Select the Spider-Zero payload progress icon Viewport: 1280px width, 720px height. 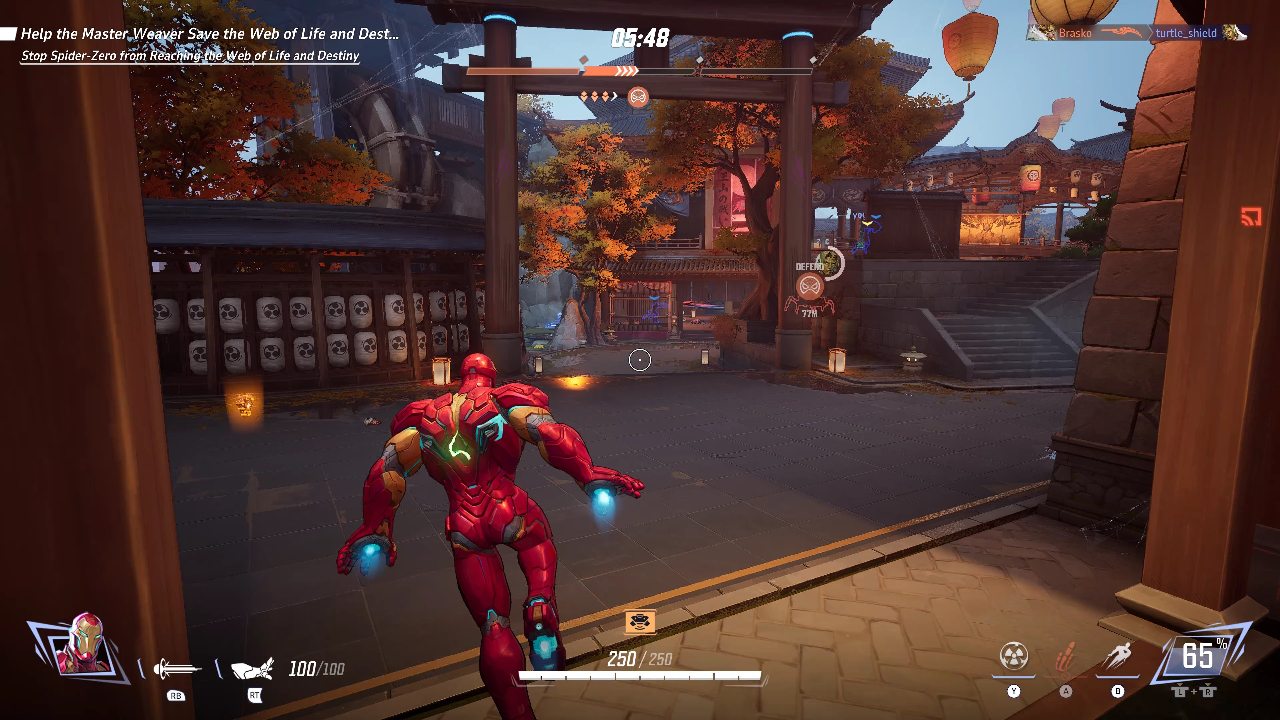pyautogui.click(x=638, y=97)
